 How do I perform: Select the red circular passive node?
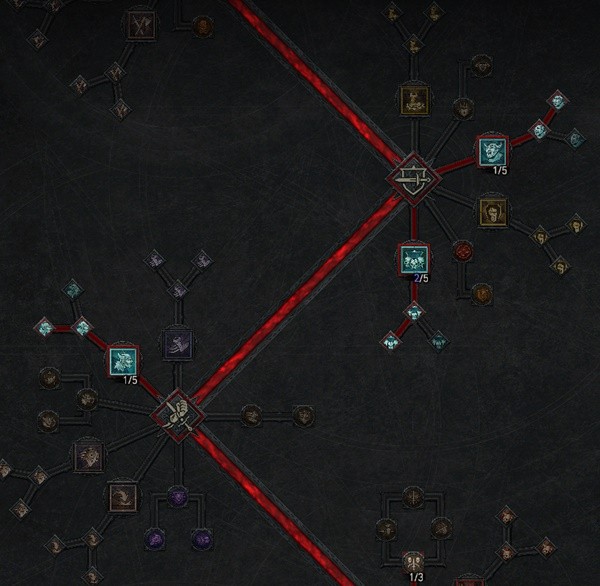(x=462, y=250)
